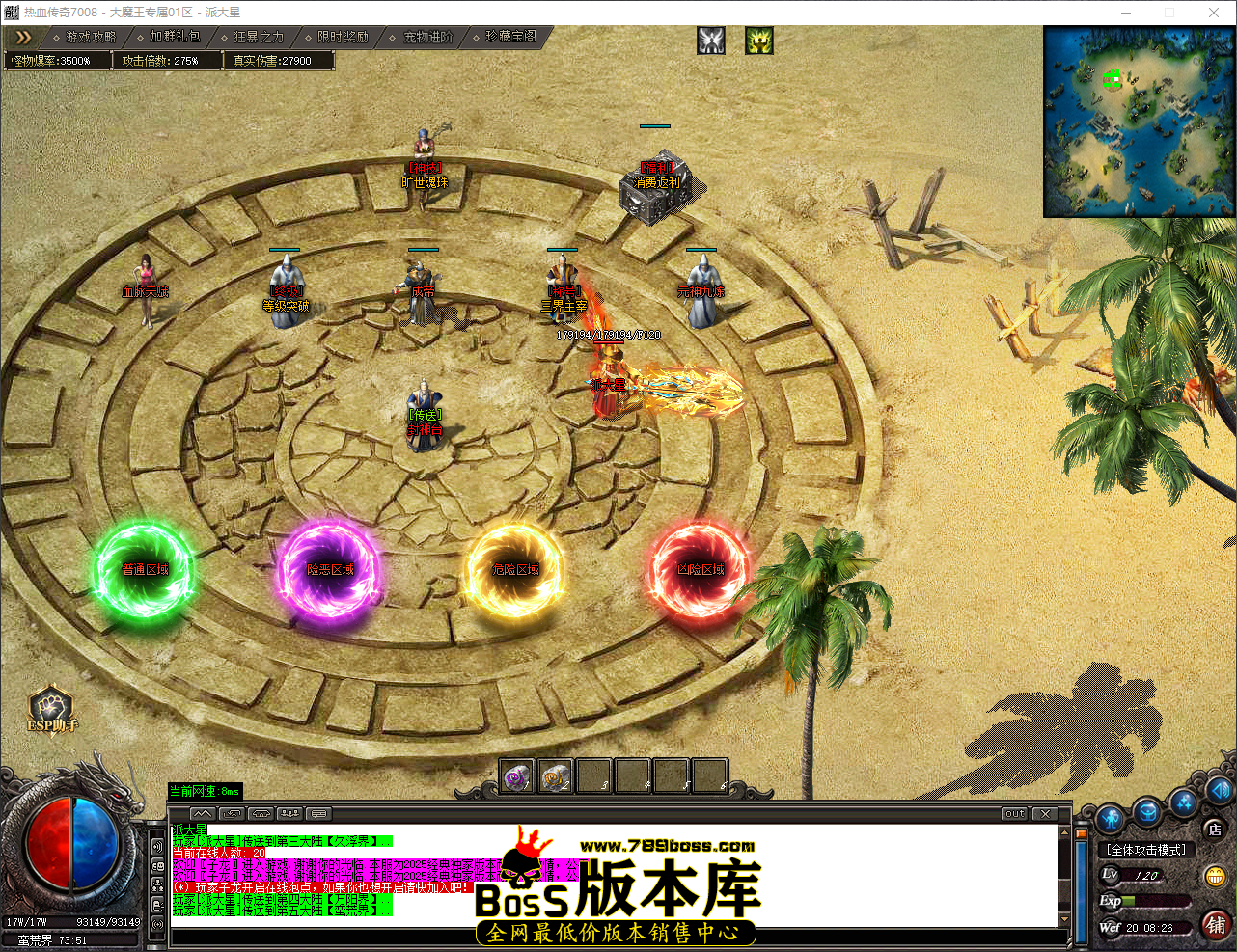Click the Exp experience progress bar
Viewport: 1237px width, 952px height.
(x=1155, y=901)
